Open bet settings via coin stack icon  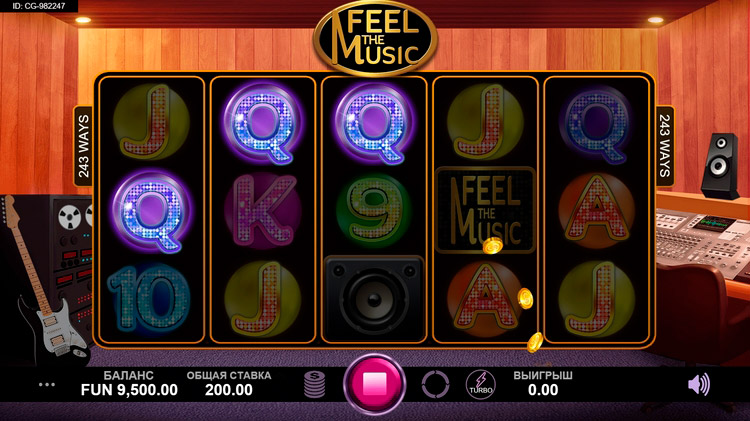tap(316, 384)
